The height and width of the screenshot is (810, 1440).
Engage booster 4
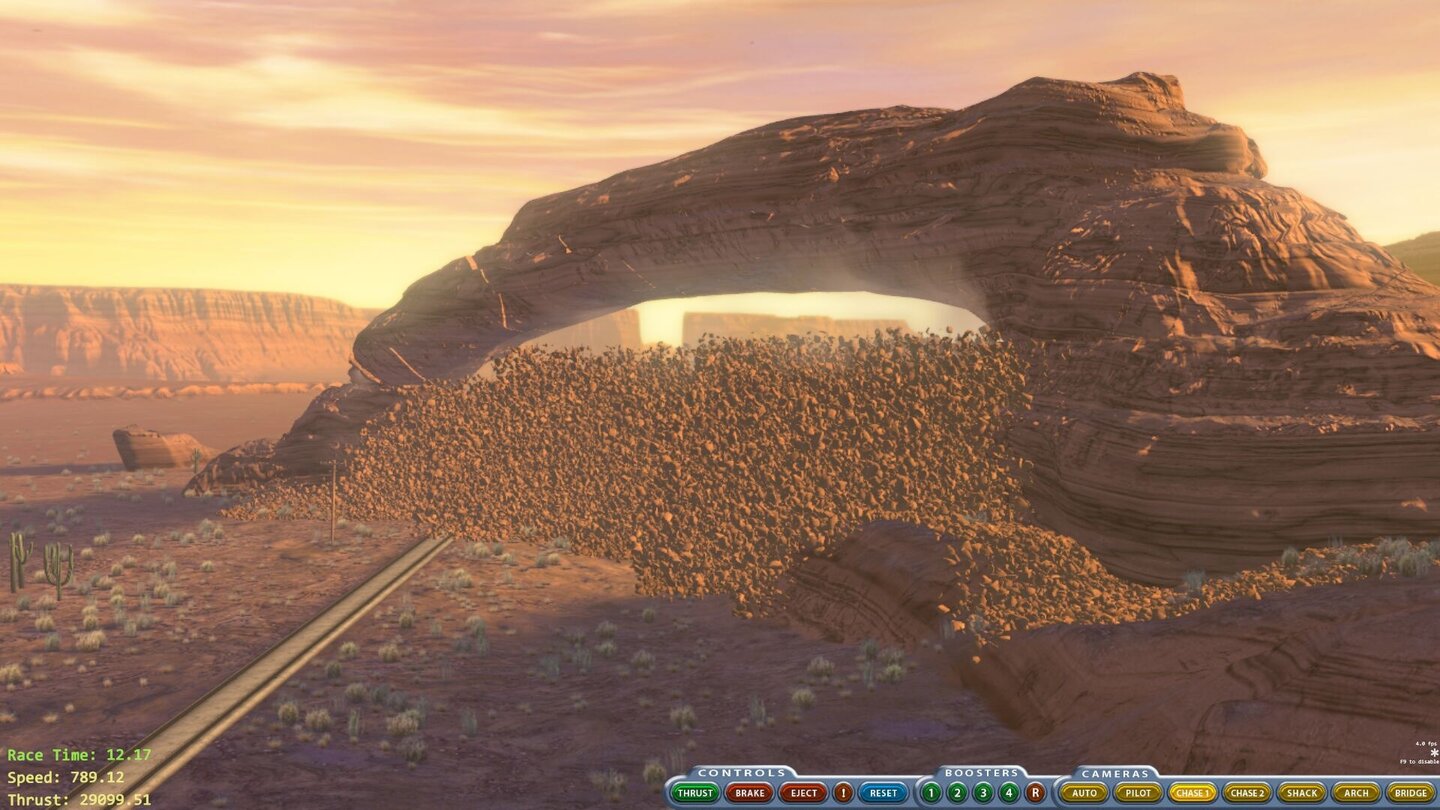click(1008, 792)
